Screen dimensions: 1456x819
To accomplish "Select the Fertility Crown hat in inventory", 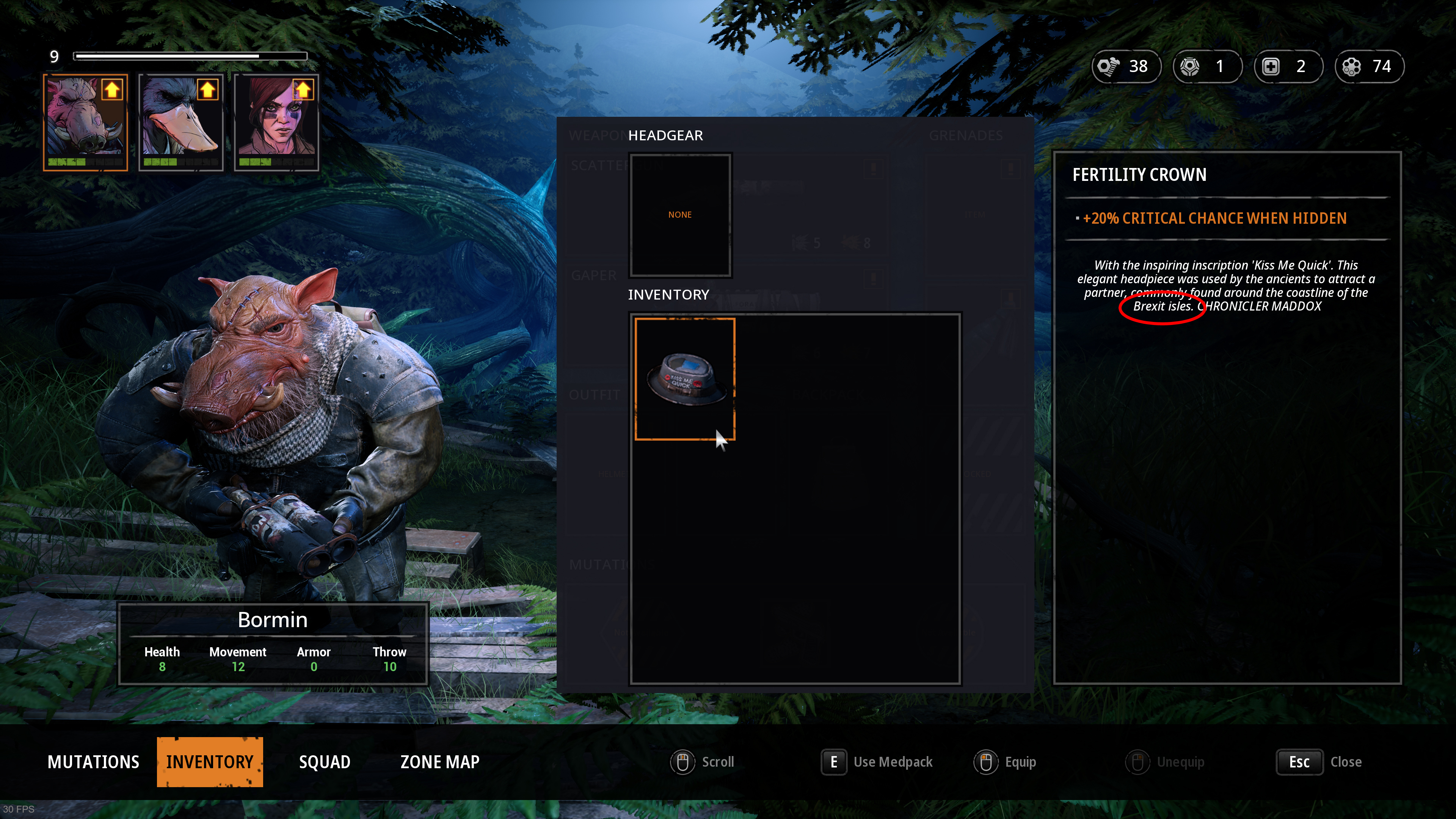I will tap(684, 379).
